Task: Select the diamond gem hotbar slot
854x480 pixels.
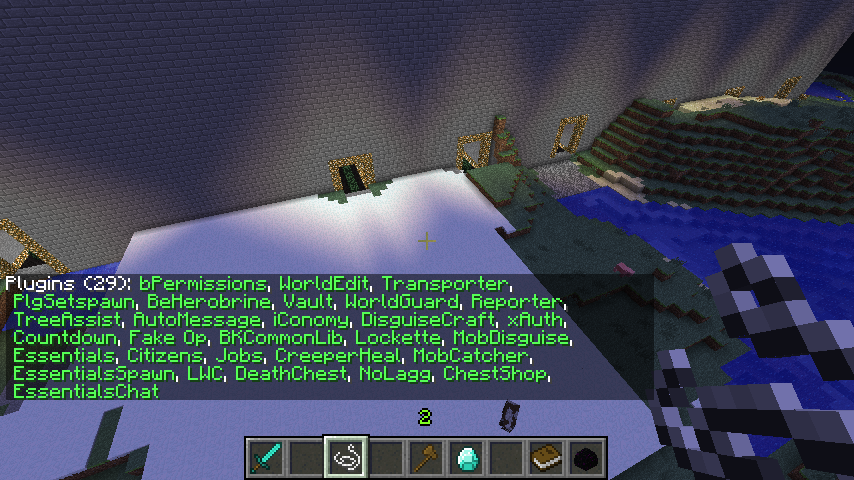Action: [467, 457]
